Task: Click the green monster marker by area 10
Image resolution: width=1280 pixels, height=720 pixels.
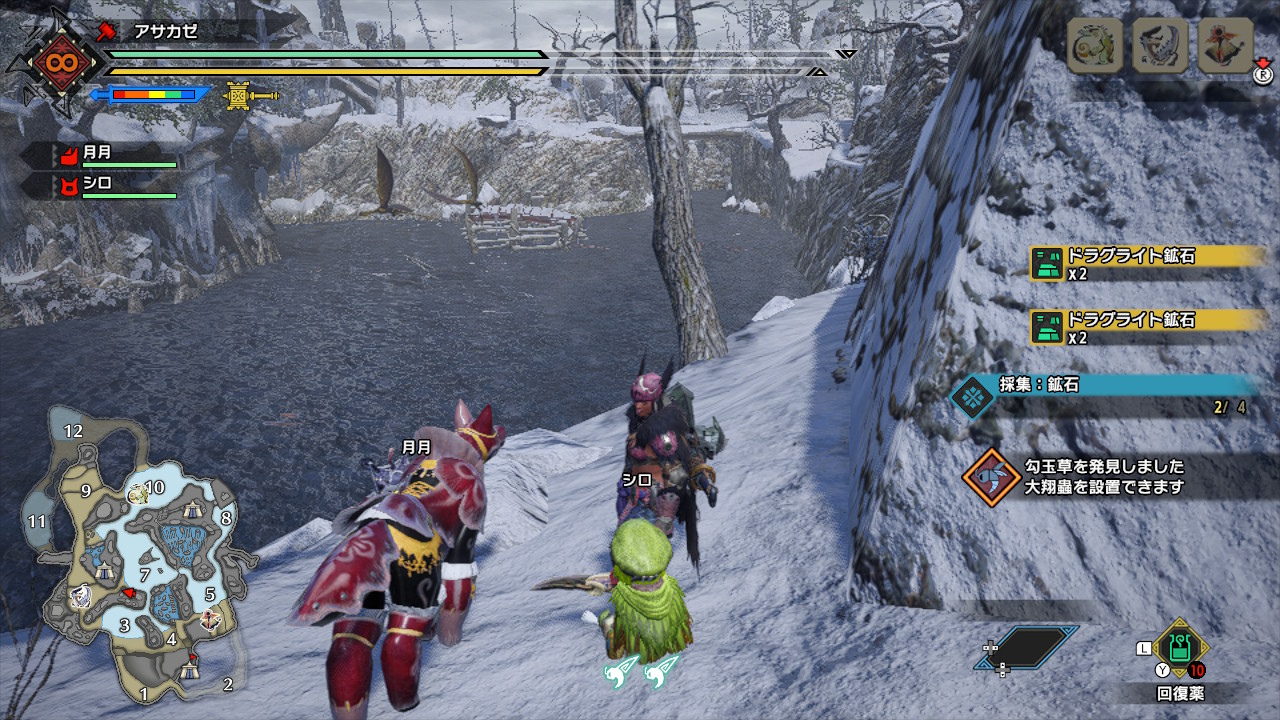Action: 137,492
